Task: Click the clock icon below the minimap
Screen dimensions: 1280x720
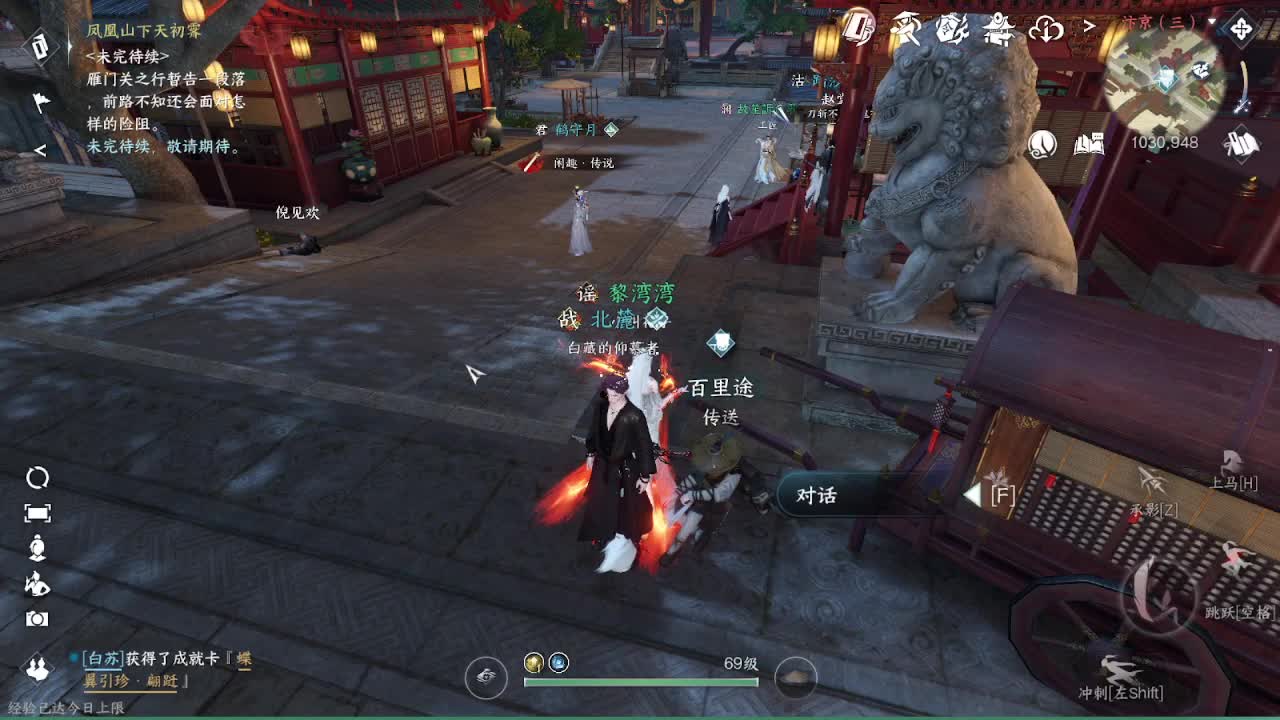Action: [x=1041, y=144]
